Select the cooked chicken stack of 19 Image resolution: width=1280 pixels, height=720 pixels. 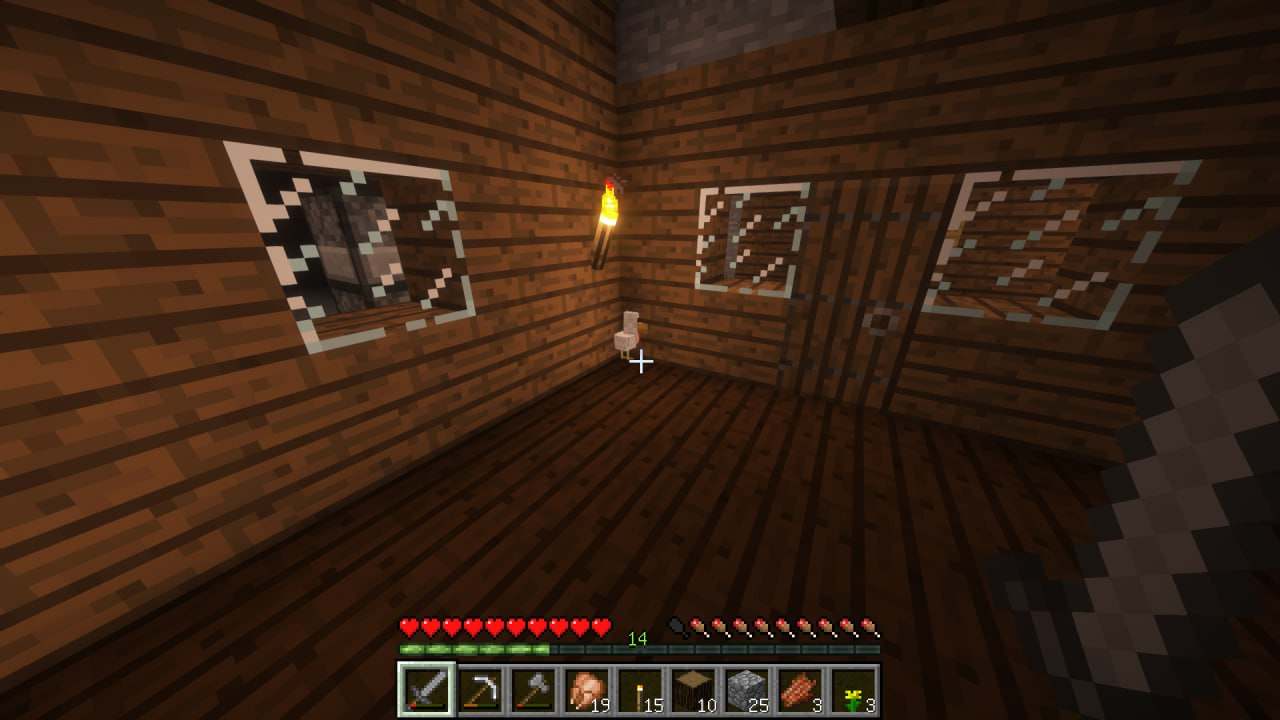[587, 690]
